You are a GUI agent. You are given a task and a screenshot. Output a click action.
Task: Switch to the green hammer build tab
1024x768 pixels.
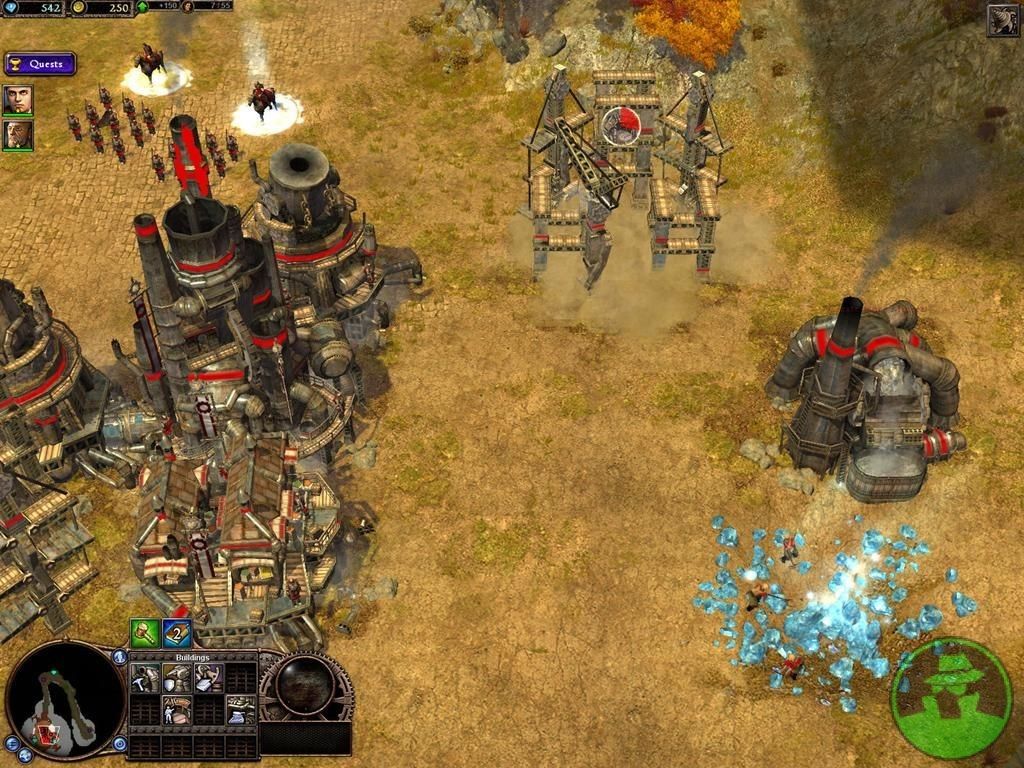[145, 632]
